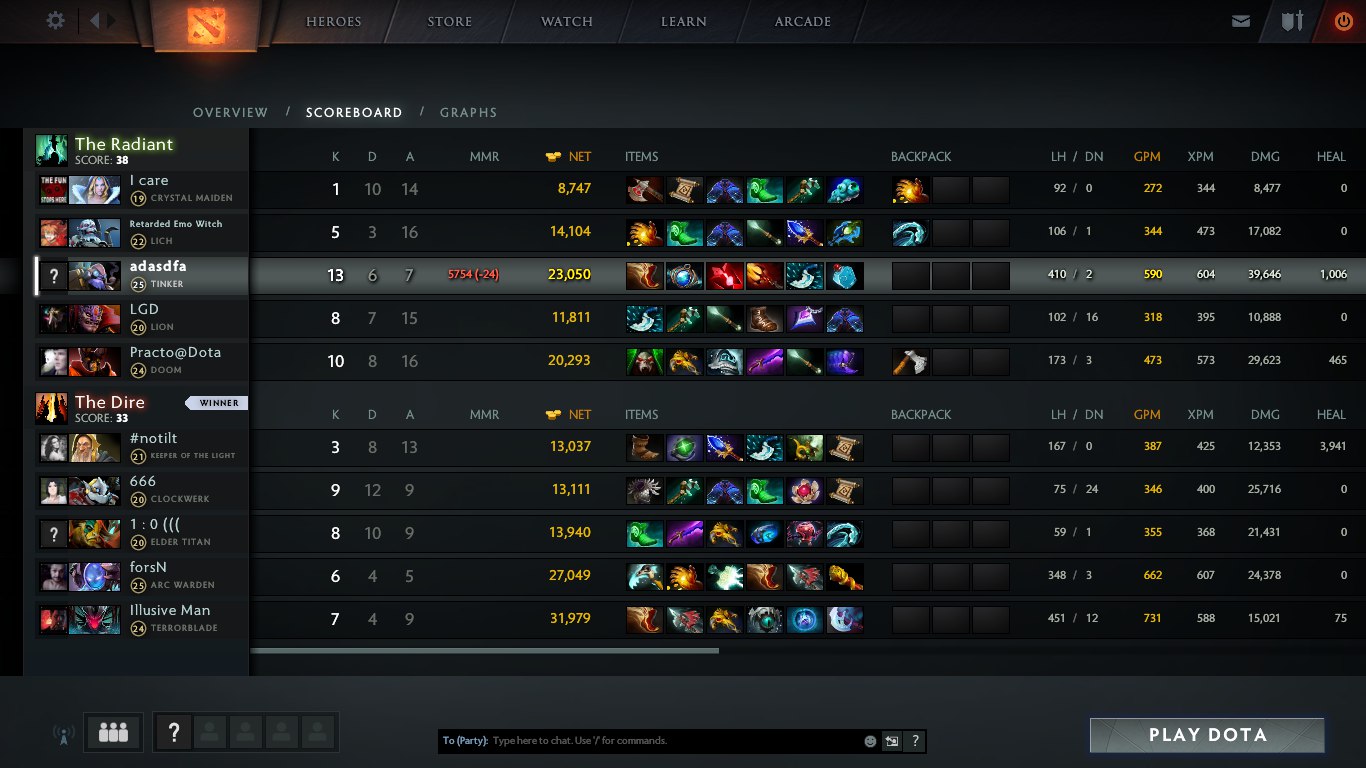Screen dimensions: 1366x768
Task: Open the chat emoticon picker
Action: (870, 741)
